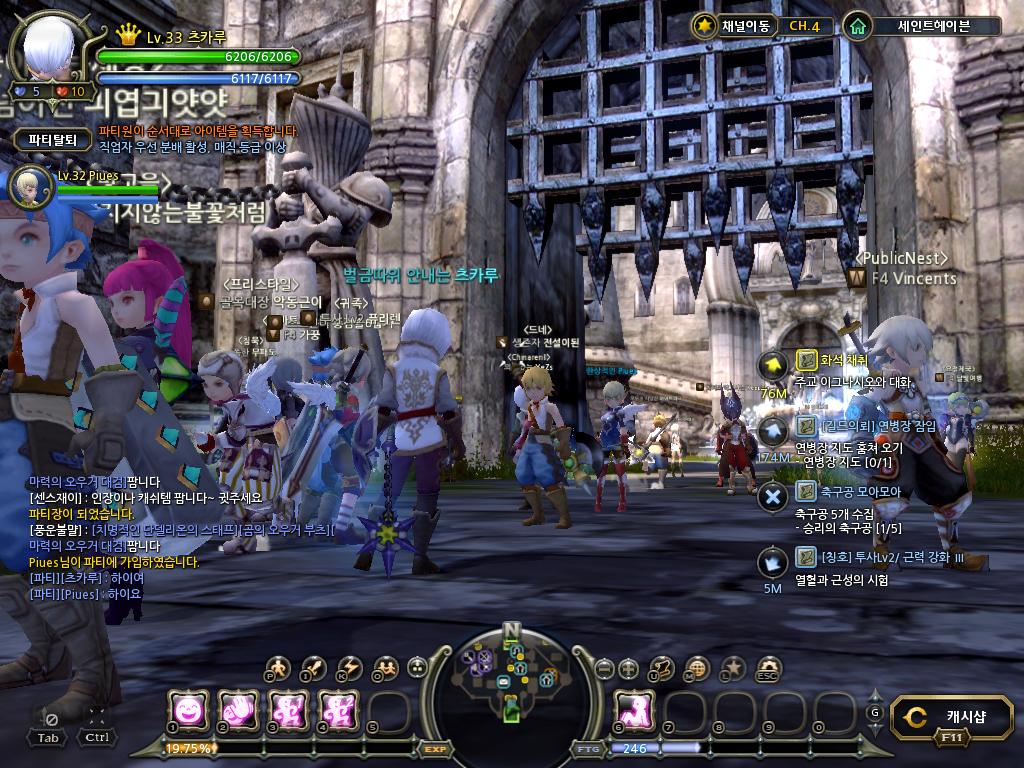Open the lightning bolt skill menu icon

click(x=349, y=668)
